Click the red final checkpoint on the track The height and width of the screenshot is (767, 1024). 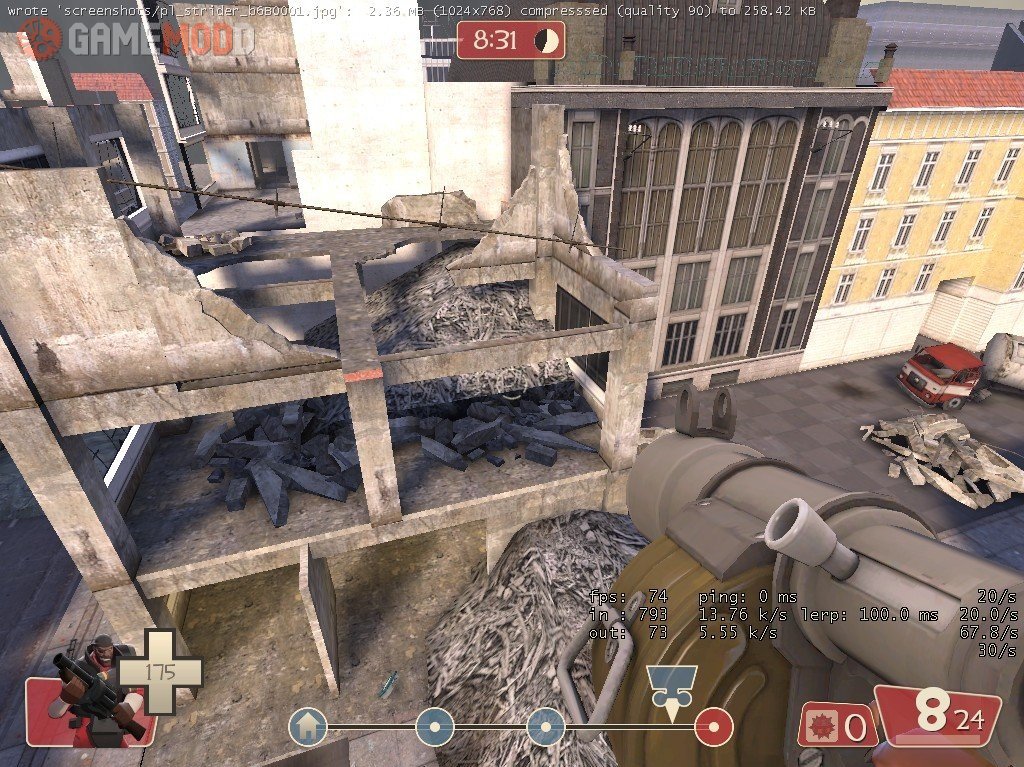[x=714, y=727]
